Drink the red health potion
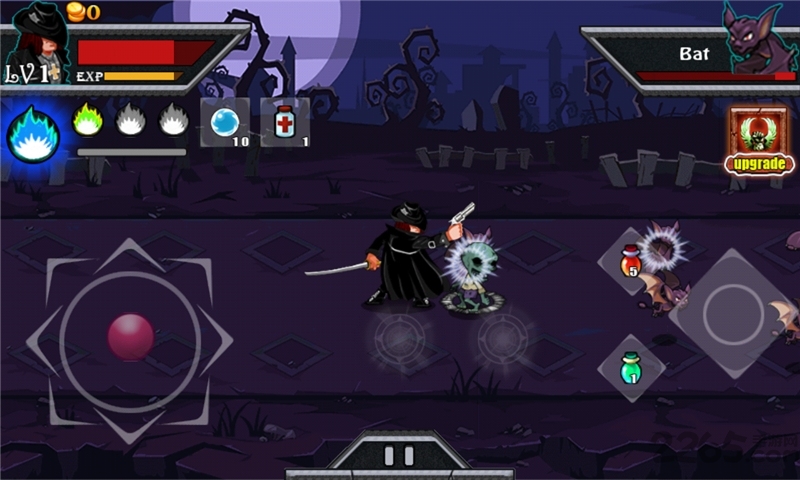800x480 pixels. coord(630,261)
